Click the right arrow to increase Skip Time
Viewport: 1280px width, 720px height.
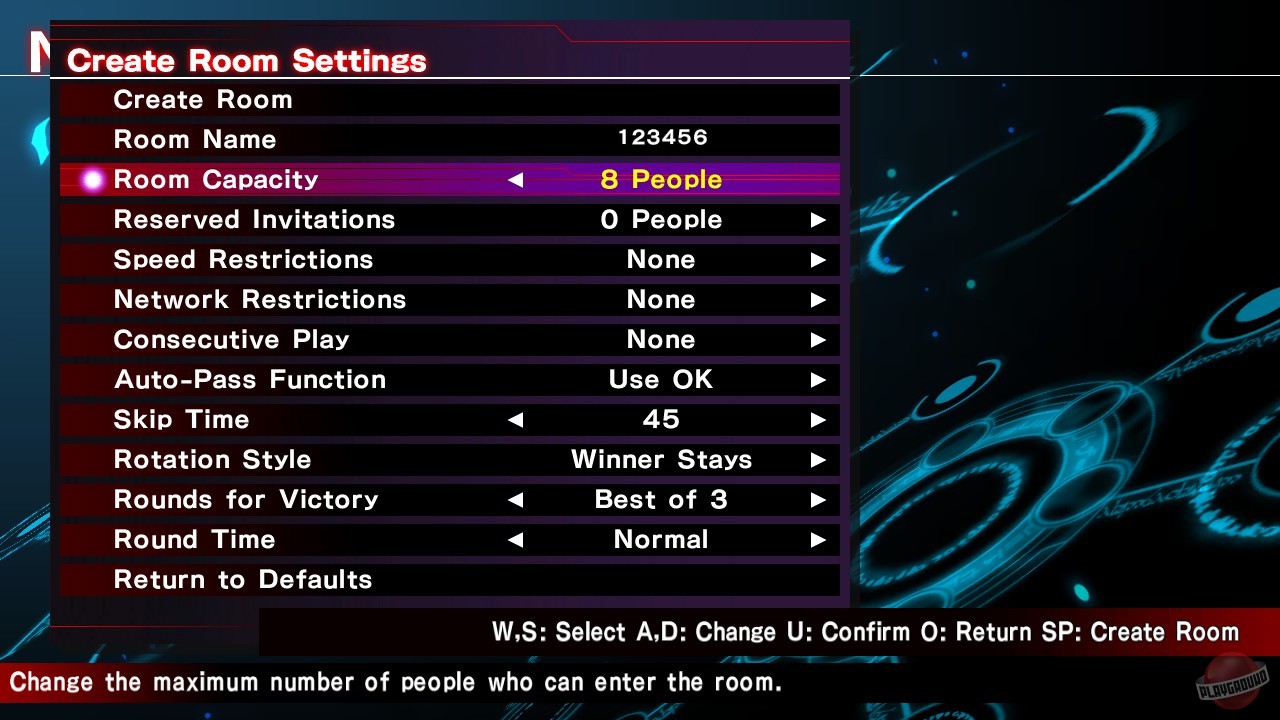tap(820, 419)
